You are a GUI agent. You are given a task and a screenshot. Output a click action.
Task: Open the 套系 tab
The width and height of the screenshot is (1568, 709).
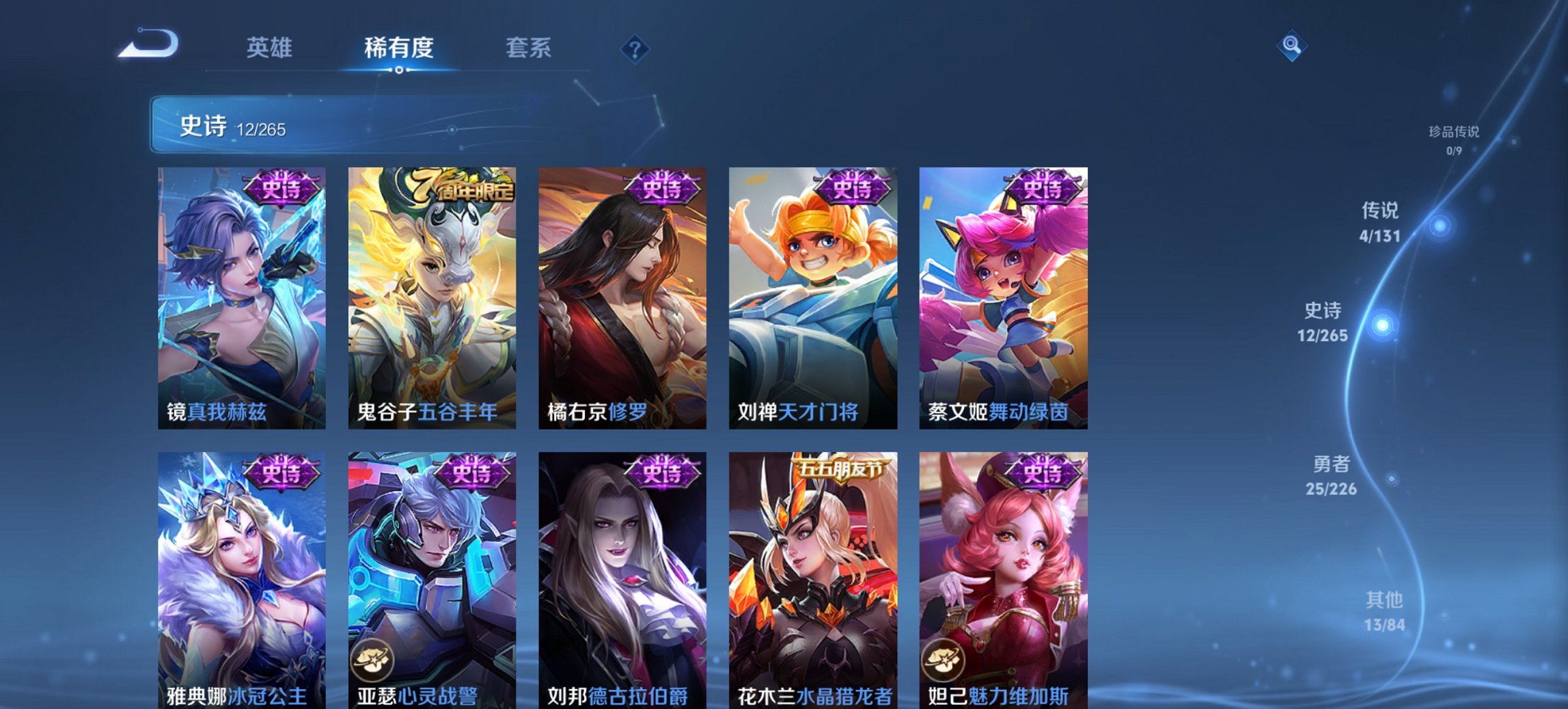tap(529, 49)
